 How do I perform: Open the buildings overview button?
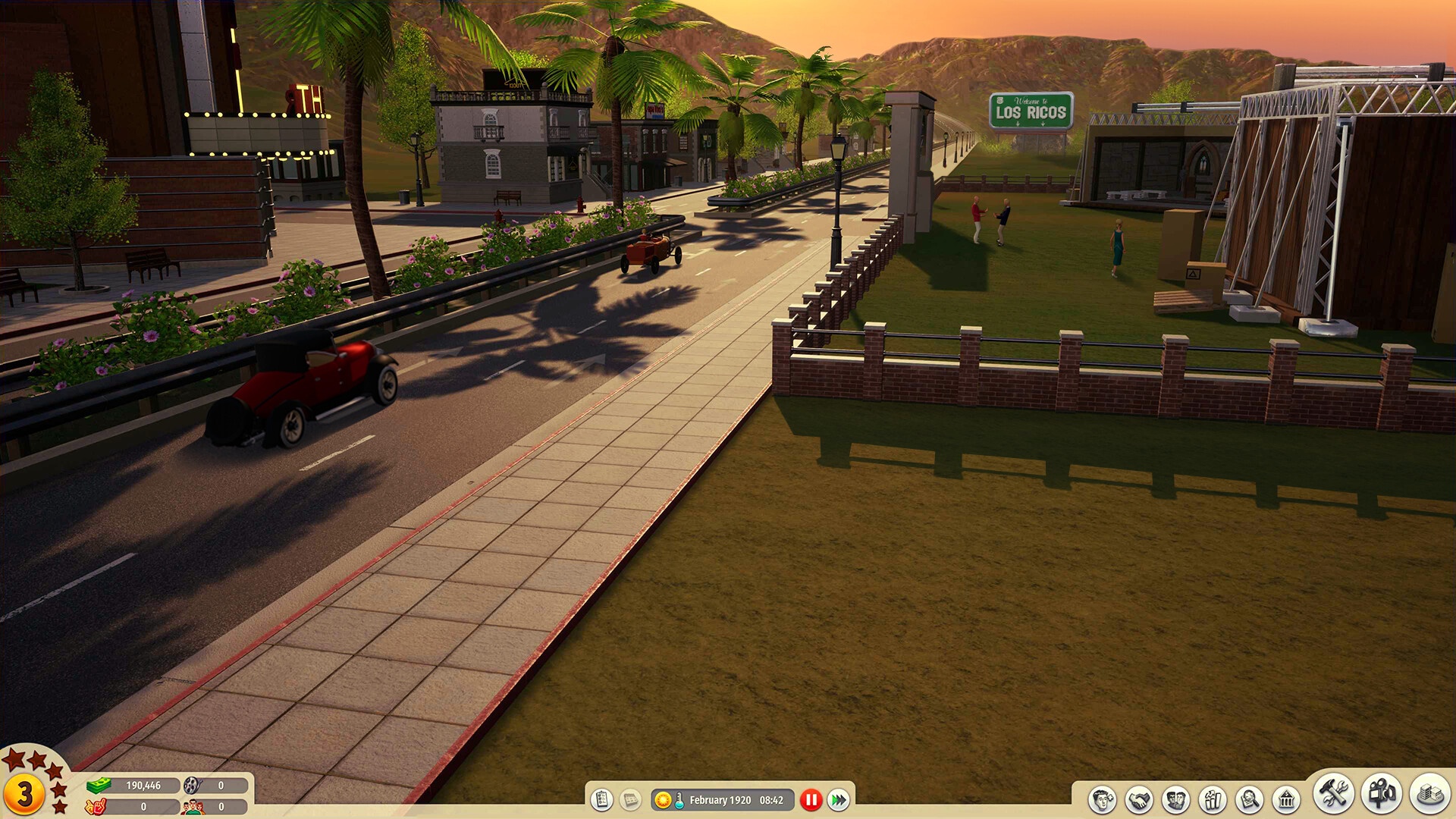1429,794
